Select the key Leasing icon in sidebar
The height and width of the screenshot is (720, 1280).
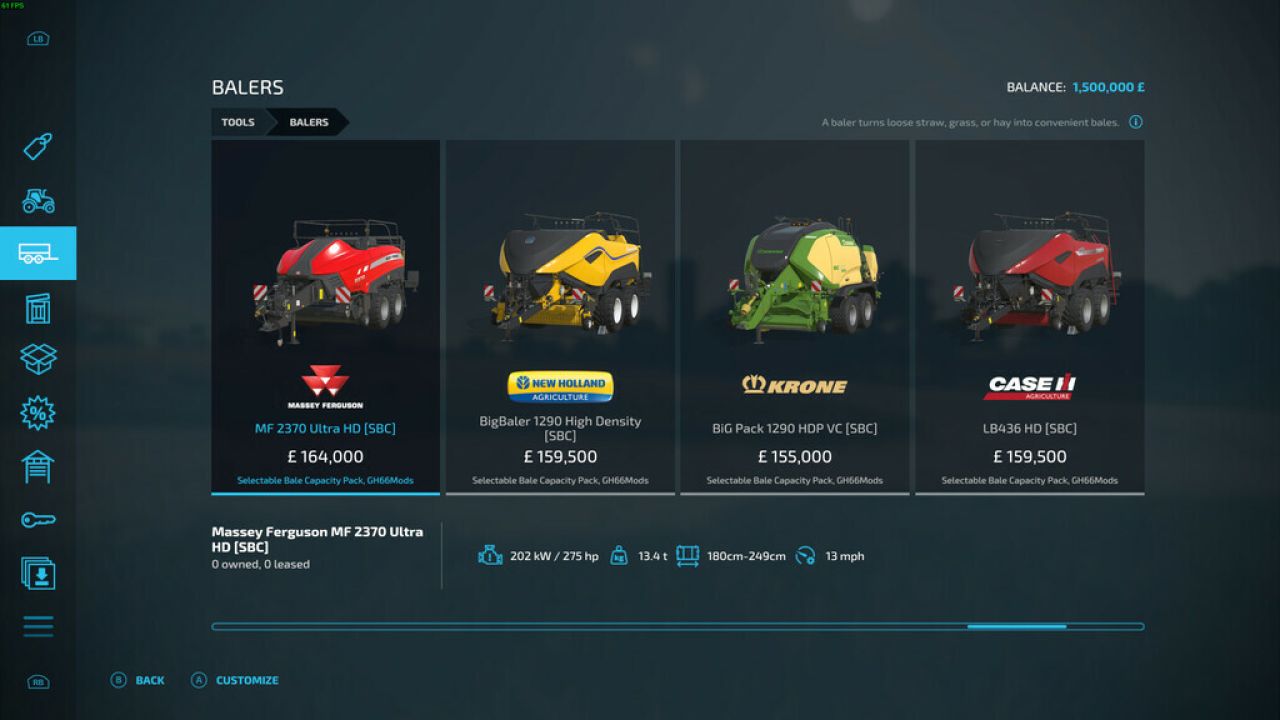(x=38, y=519)
